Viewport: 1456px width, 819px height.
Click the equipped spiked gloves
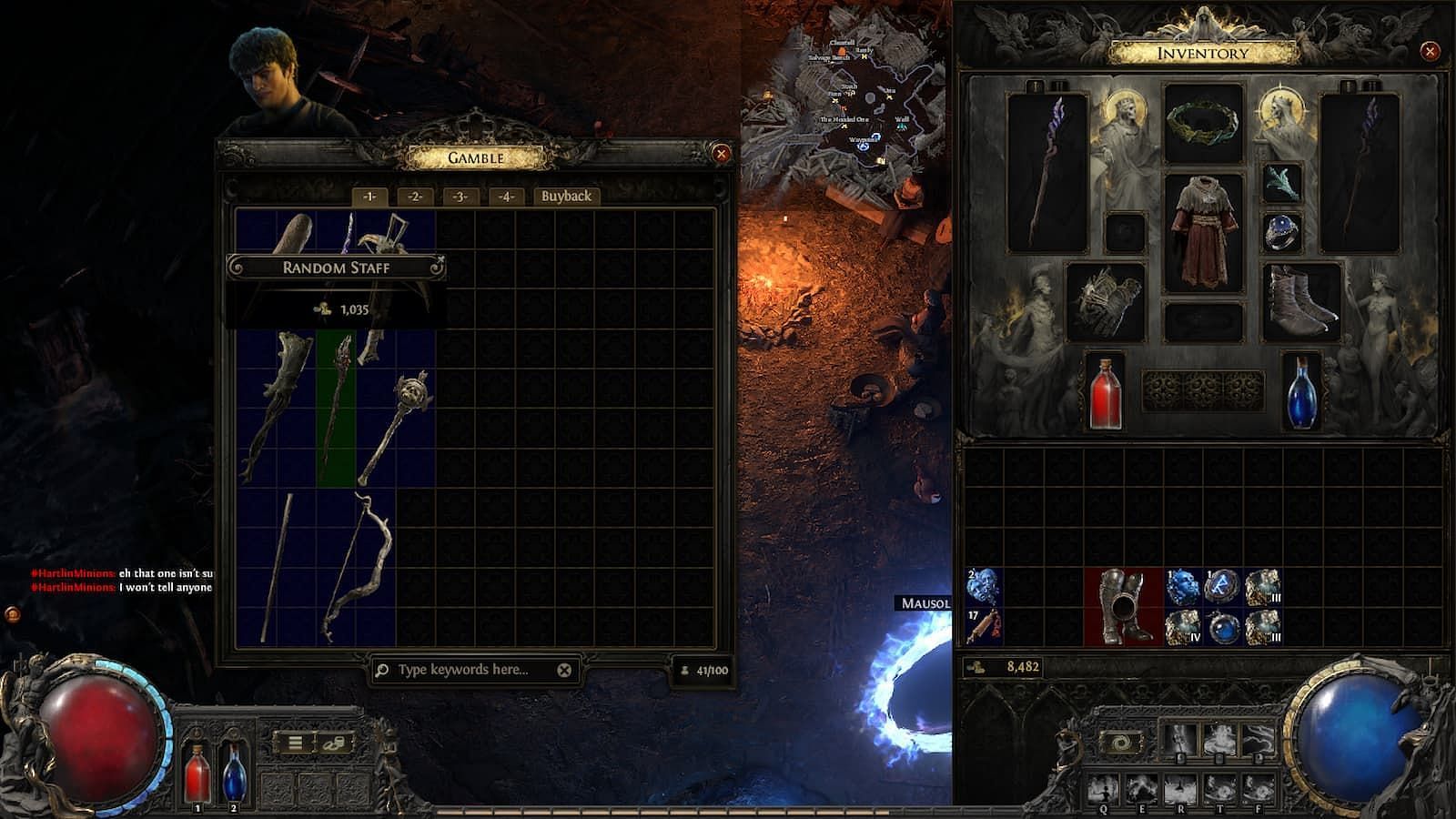tap(1106, 300)
